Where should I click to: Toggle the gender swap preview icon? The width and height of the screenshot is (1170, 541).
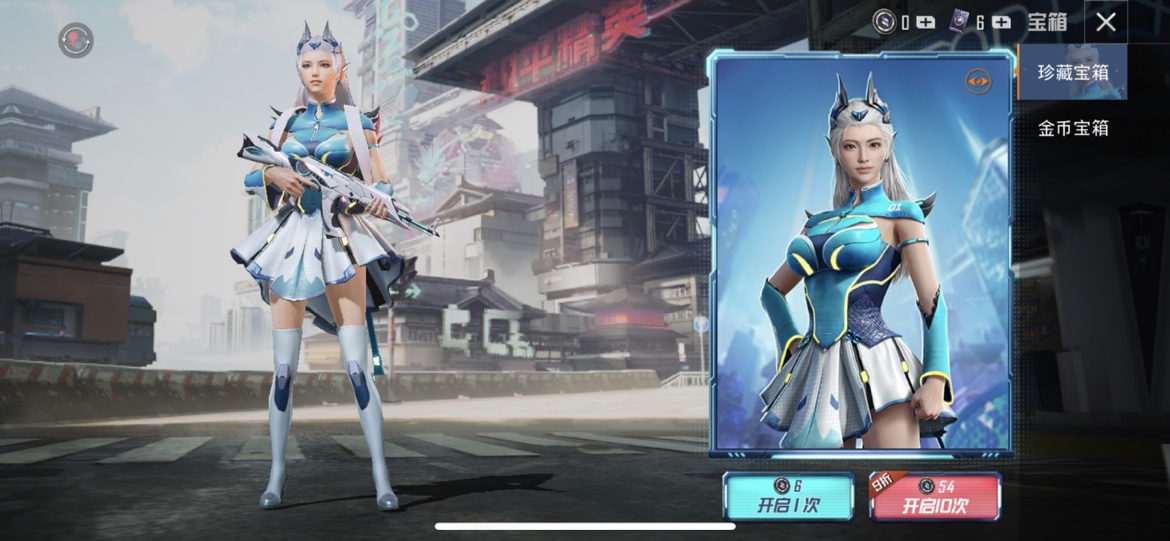76,40
